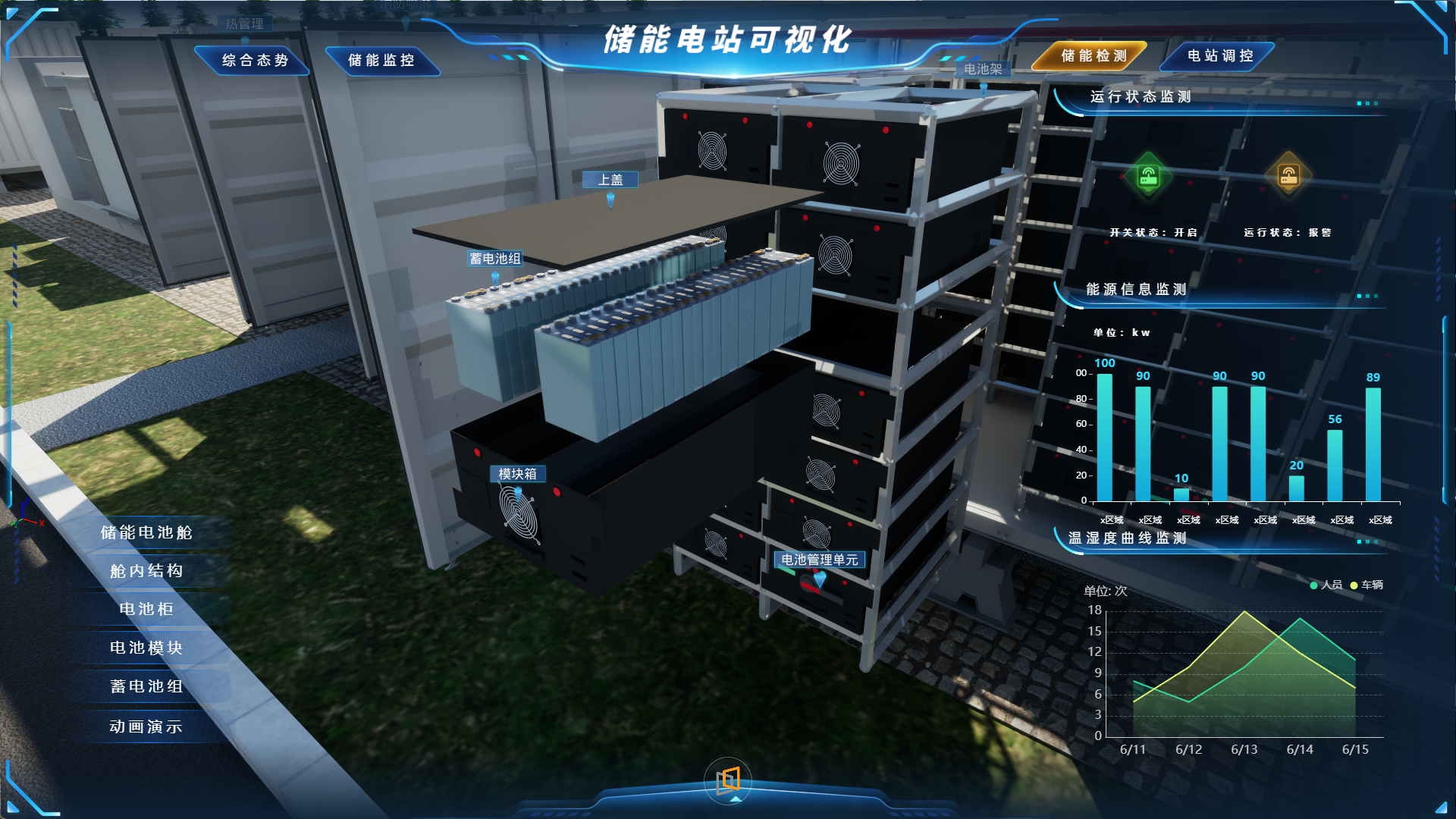Click the 蓄电池组 label in the scene
The height and width of the screenshot is (819, 1456).
point(494,259)
